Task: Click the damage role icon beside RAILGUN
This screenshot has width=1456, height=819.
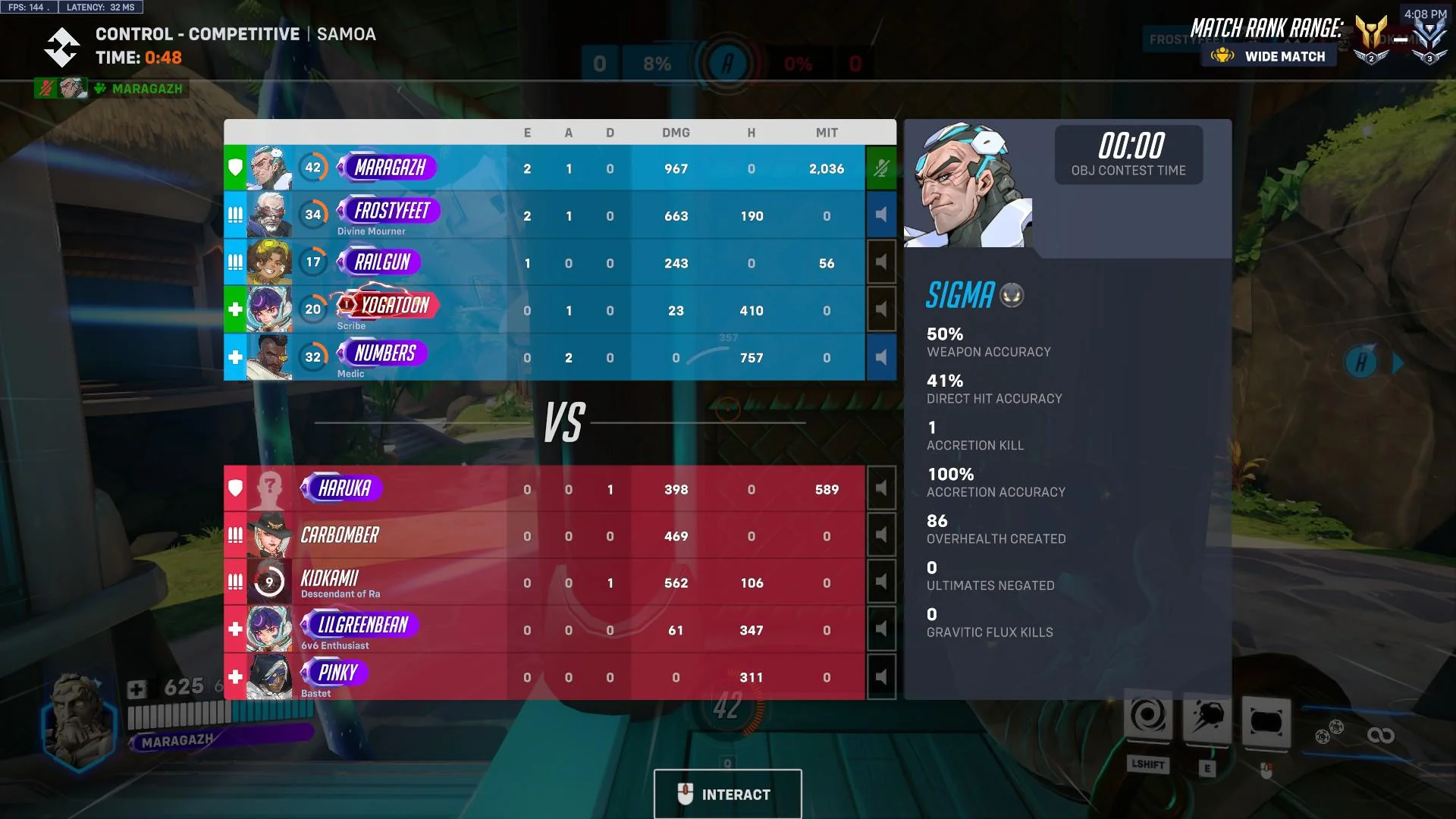Action: [x=235, y=262]
